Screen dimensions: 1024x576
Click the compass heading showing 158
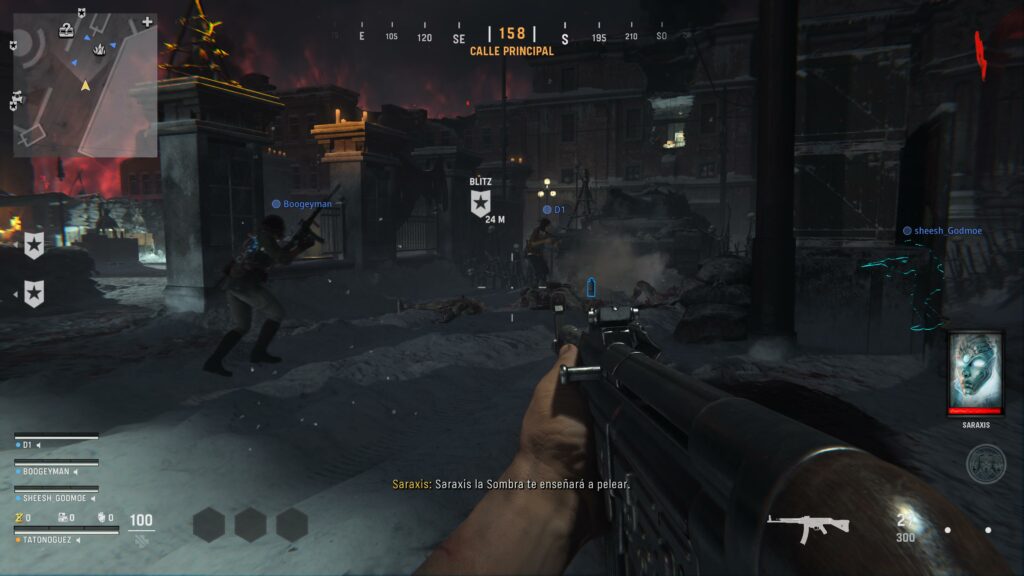click(x=512, y=34)
